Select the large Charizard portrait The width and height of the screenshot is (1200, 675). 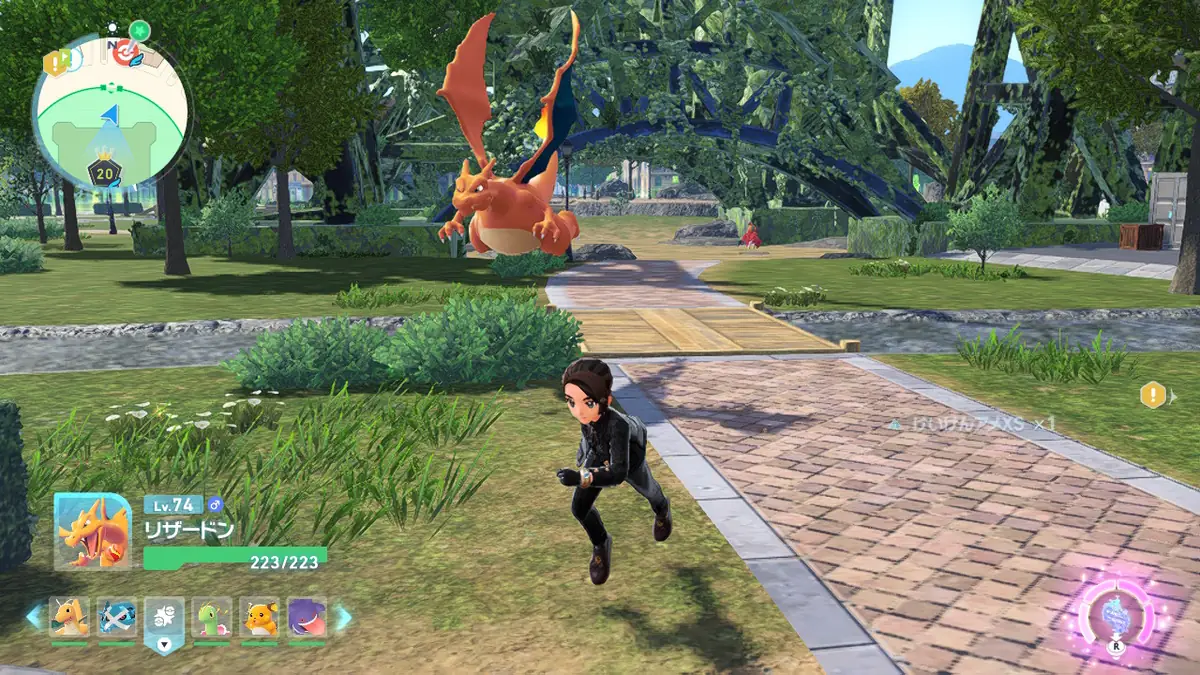click(92, 531)
